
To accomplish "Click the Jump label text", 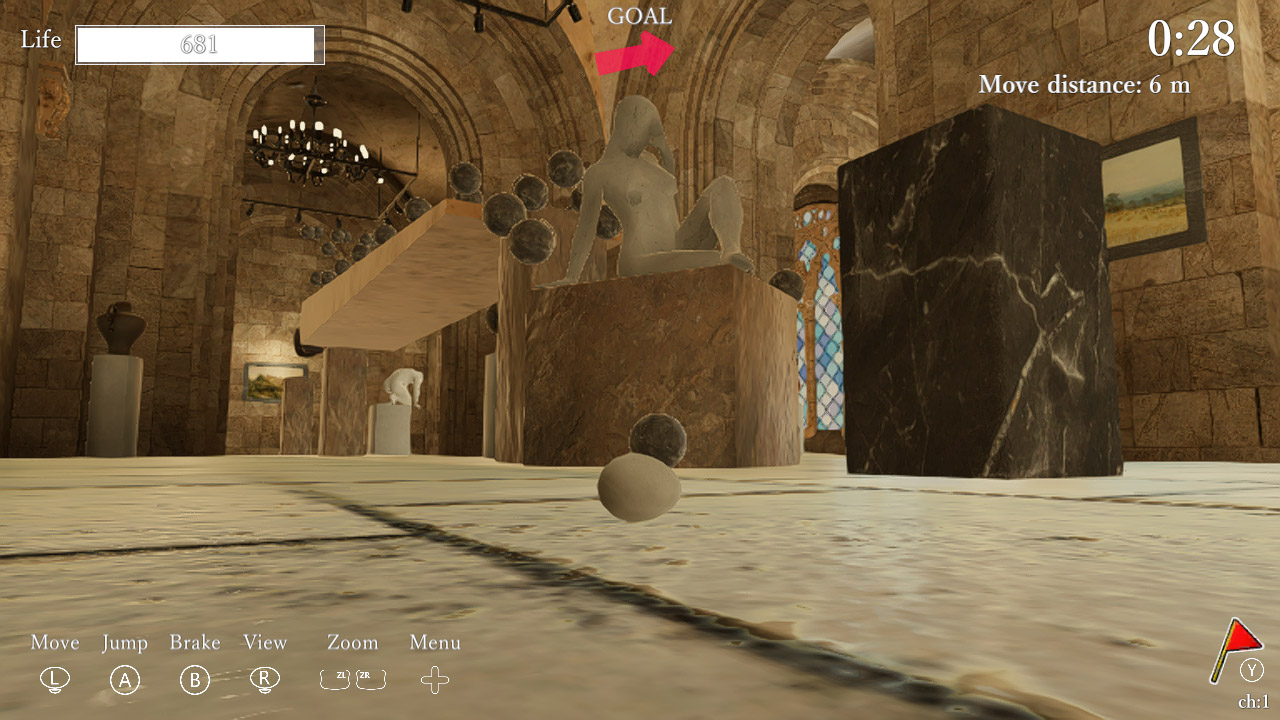I will click(x=123, y=643).
